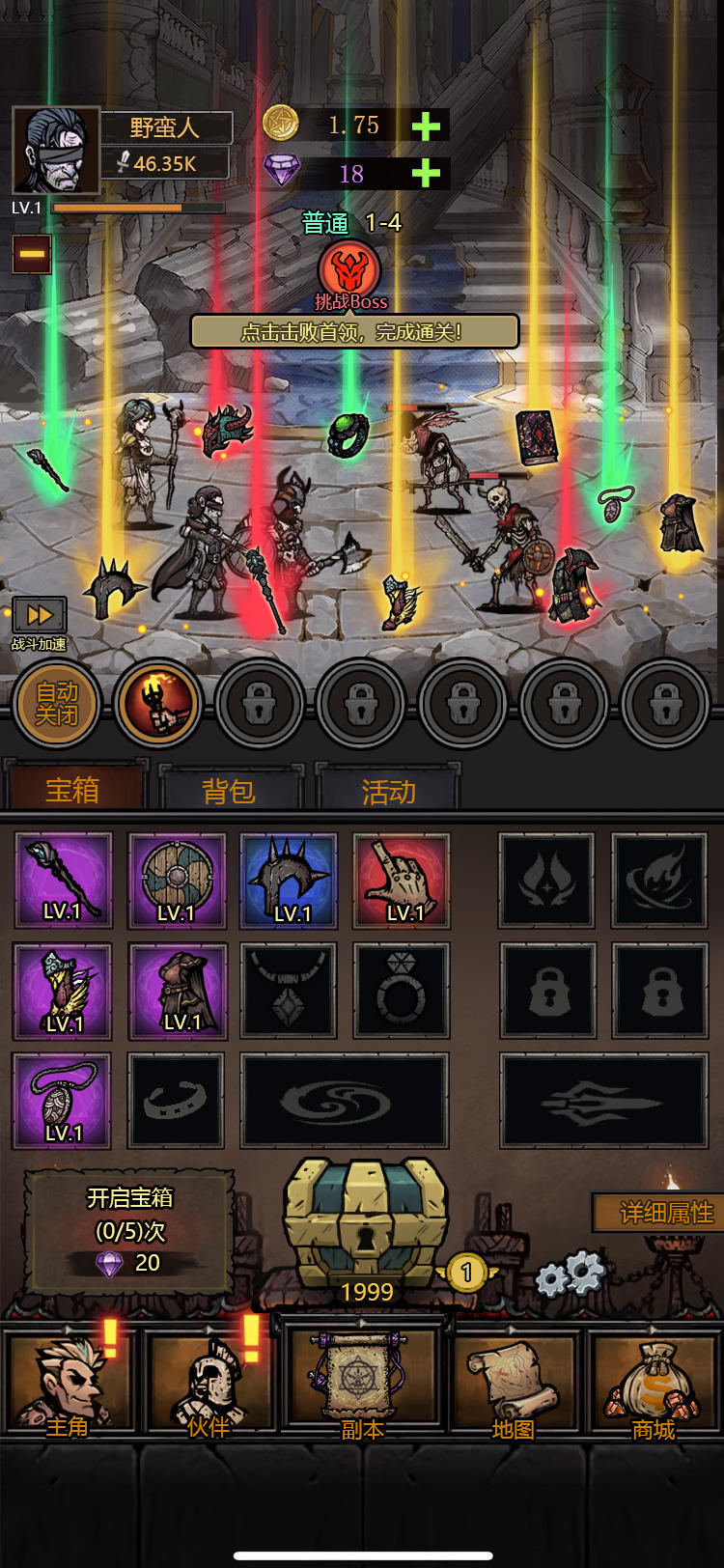The height and width of the screenshot is (1568, 724).
Task: Select the purple amulet pendant slot
Action: coord(62,1101)
